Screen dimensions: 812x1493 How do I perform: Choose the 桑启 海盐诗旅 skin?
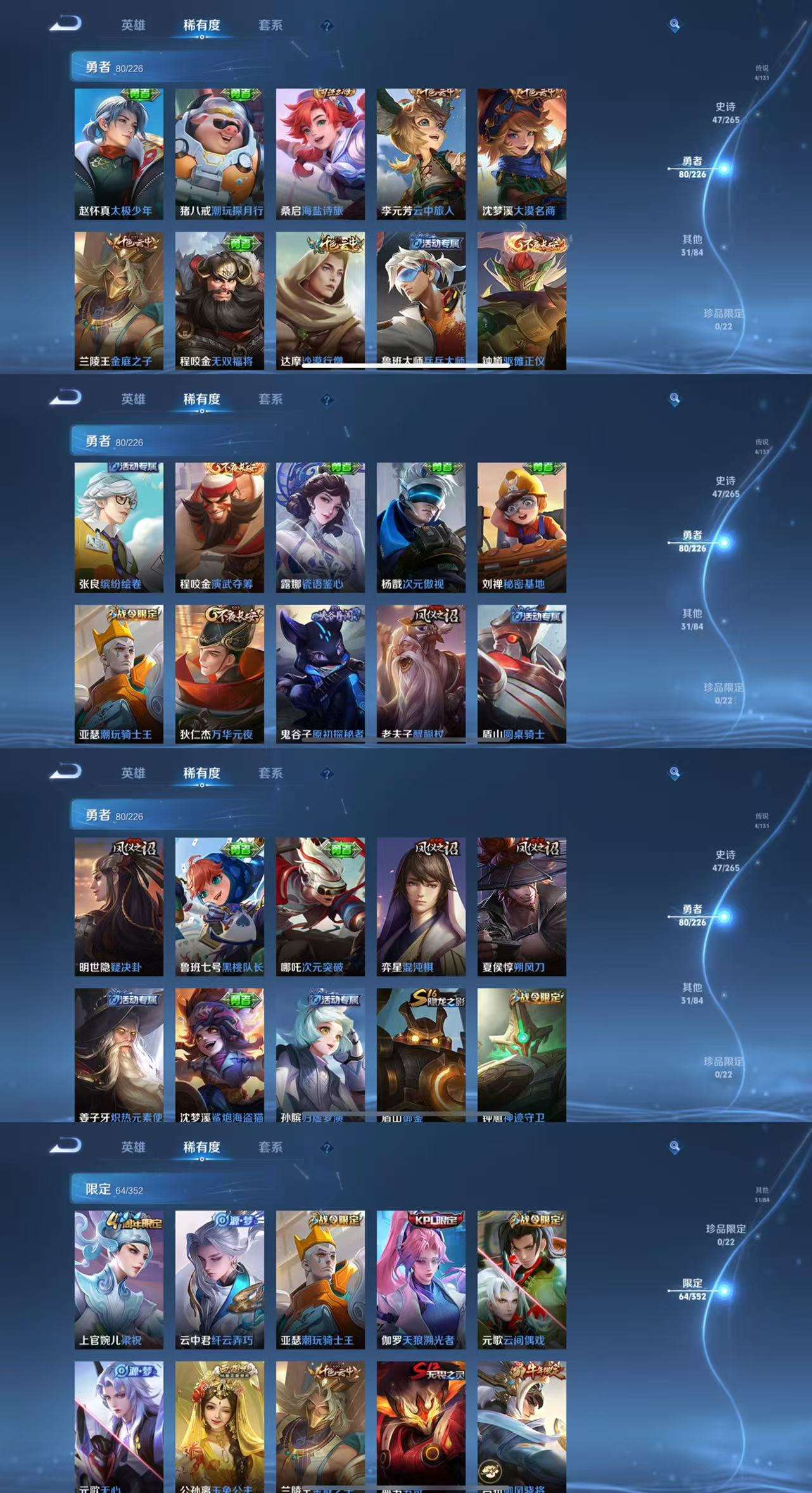tap(320, 154)
